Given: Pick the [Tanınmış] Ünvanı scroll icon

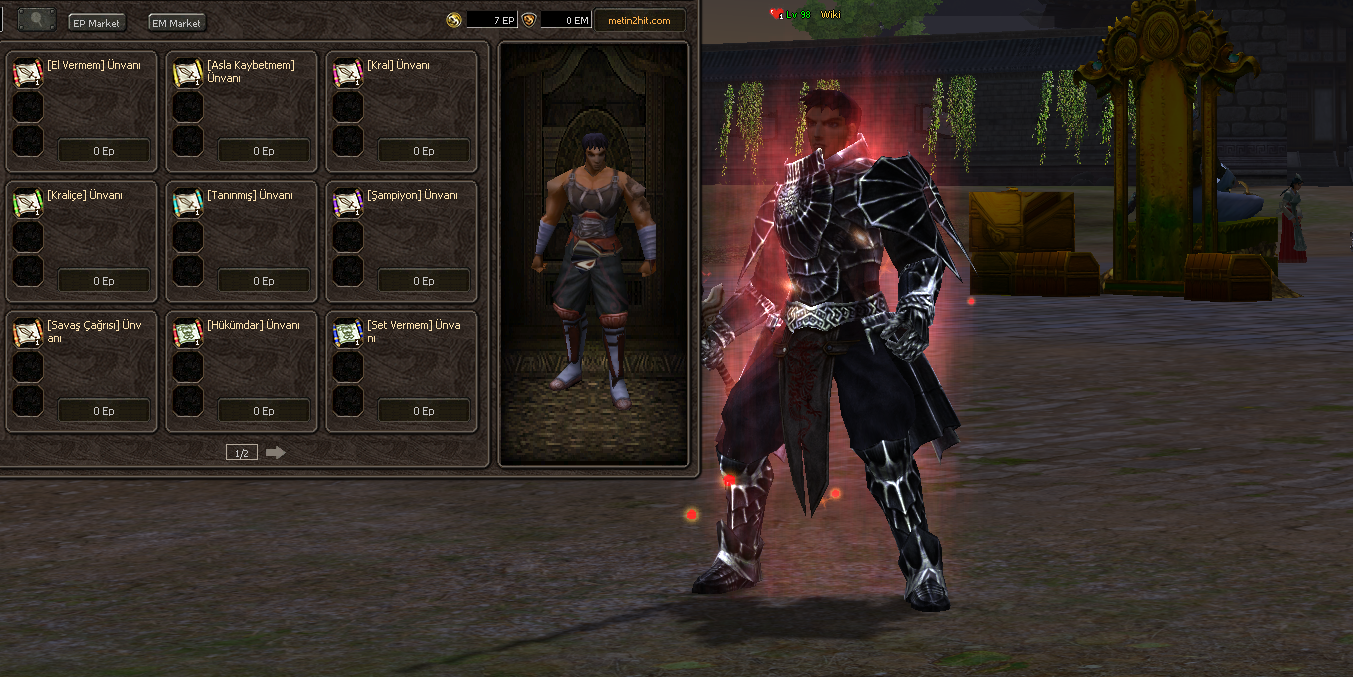Looking at the screenshot, I should [x=187, y=203].
